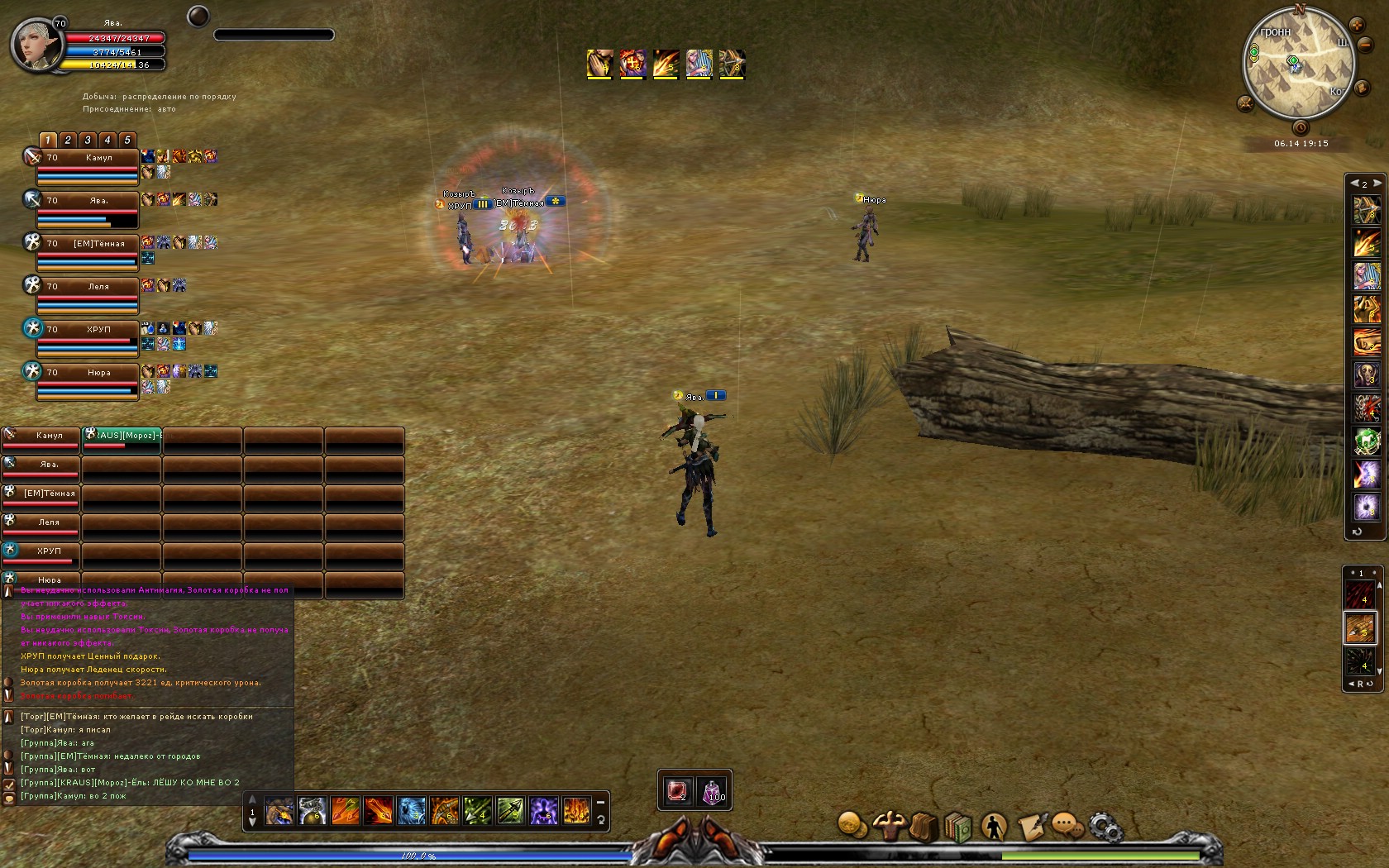Open the settings gears menu

[1105, 826]
